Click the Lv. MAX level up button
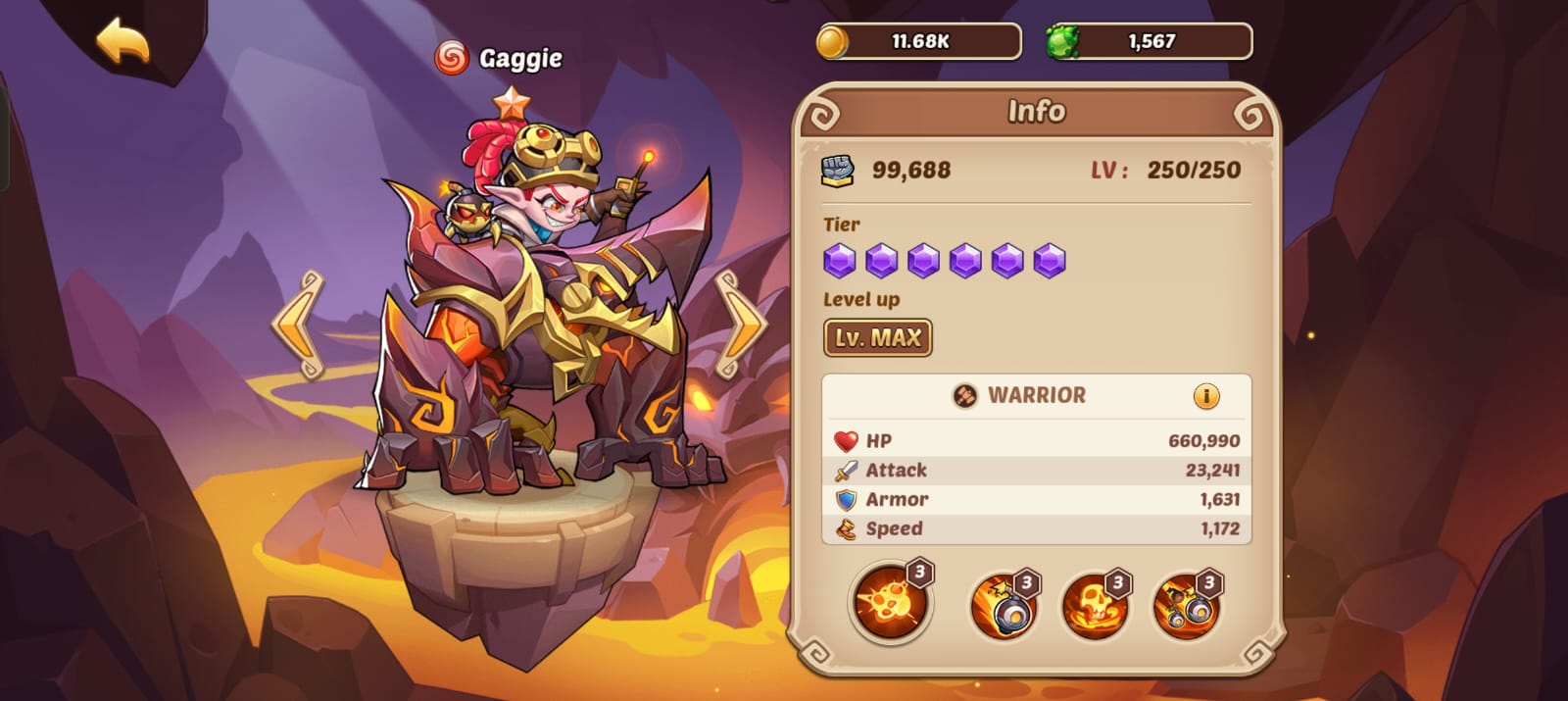 pos(877,338)
